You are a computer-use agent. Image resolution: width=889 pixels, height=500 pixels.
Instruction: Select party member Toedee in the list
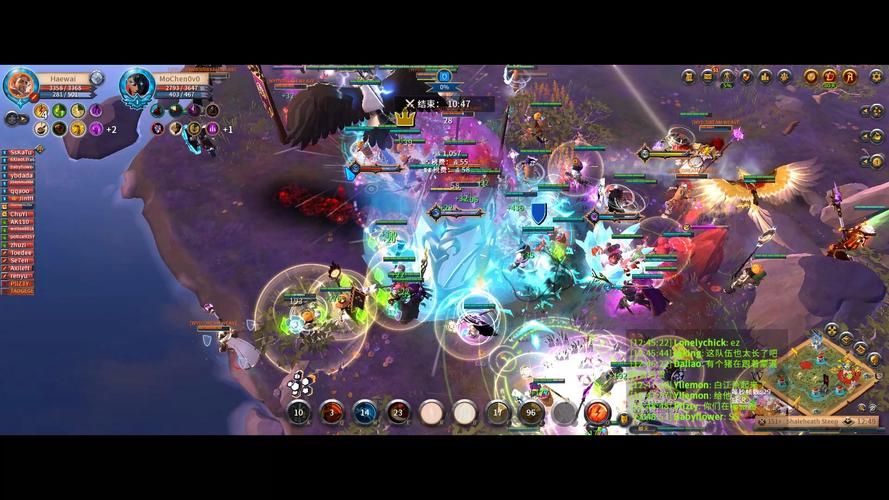(x=22, y=252)
